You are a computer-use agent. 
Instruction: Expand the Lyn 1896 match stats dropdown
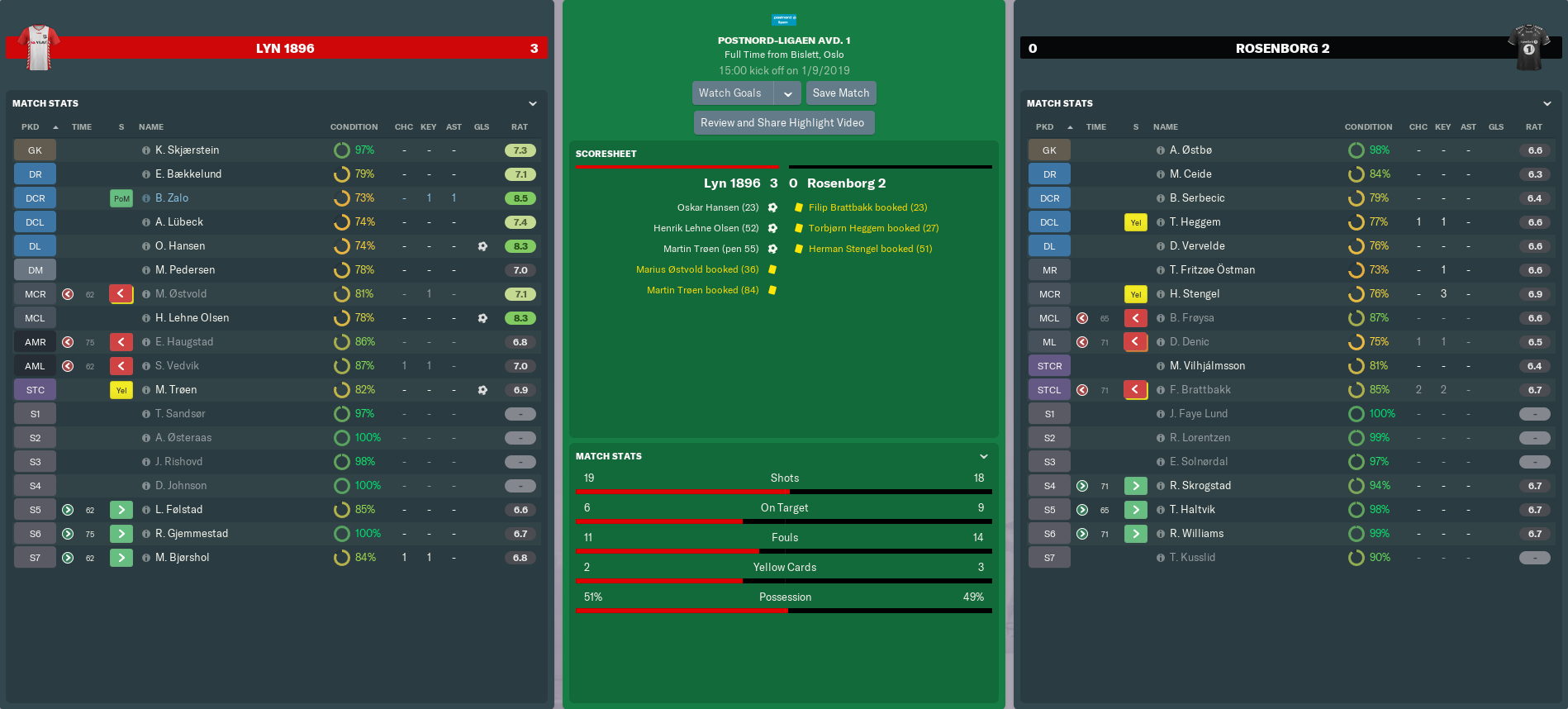[533, 103]
